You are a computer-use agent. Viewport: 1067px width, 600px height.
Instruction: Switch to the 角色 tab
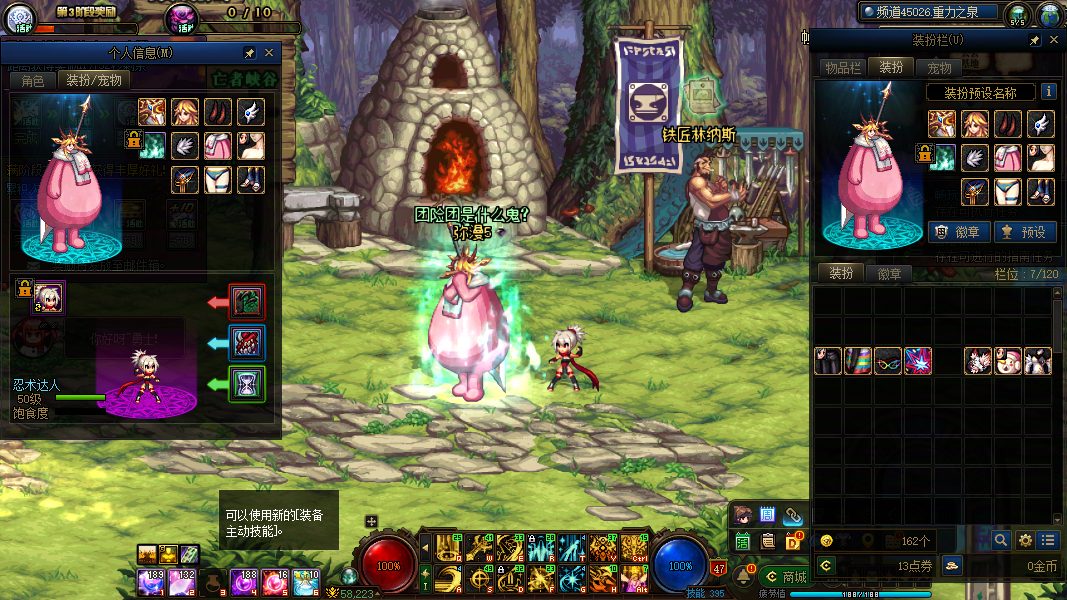click(32, 80)
